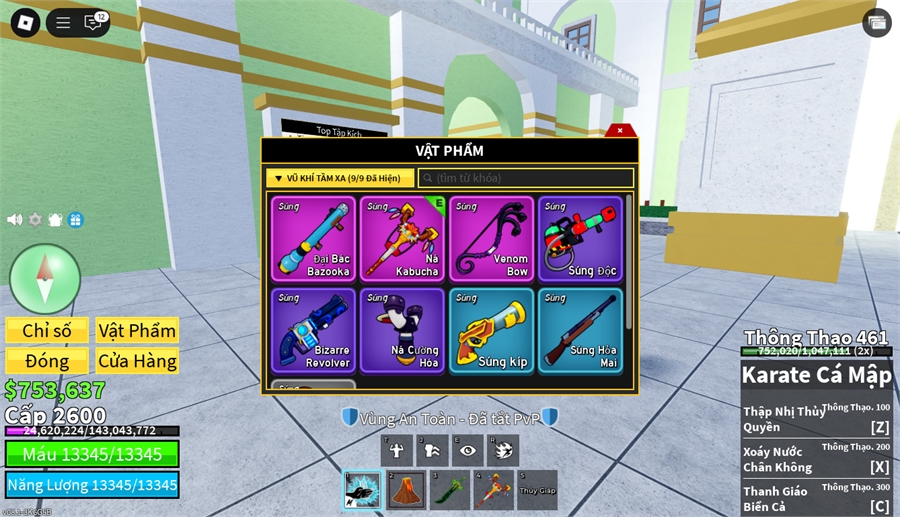Select the Đại Bác Bazooka item

[x=313, y=238]
